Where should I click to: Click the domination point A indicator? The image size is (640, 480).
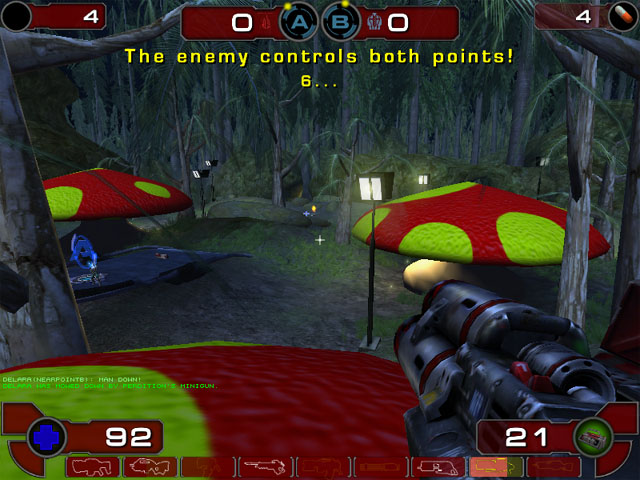click(299, 21)
